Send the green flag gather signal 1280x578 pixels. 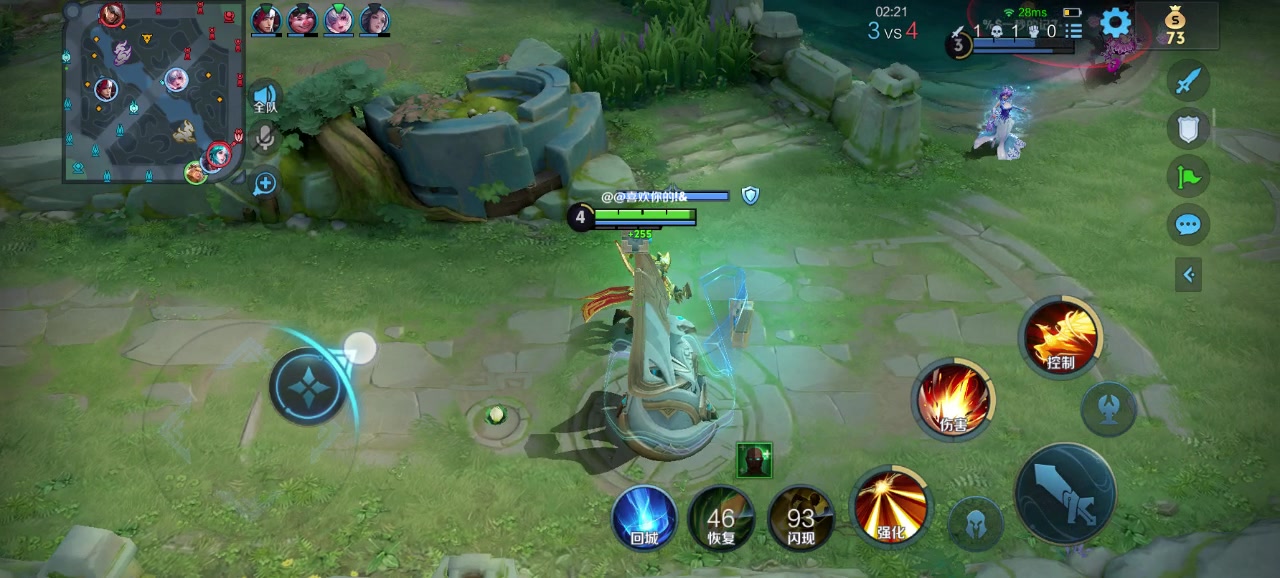pos(1188,177)
